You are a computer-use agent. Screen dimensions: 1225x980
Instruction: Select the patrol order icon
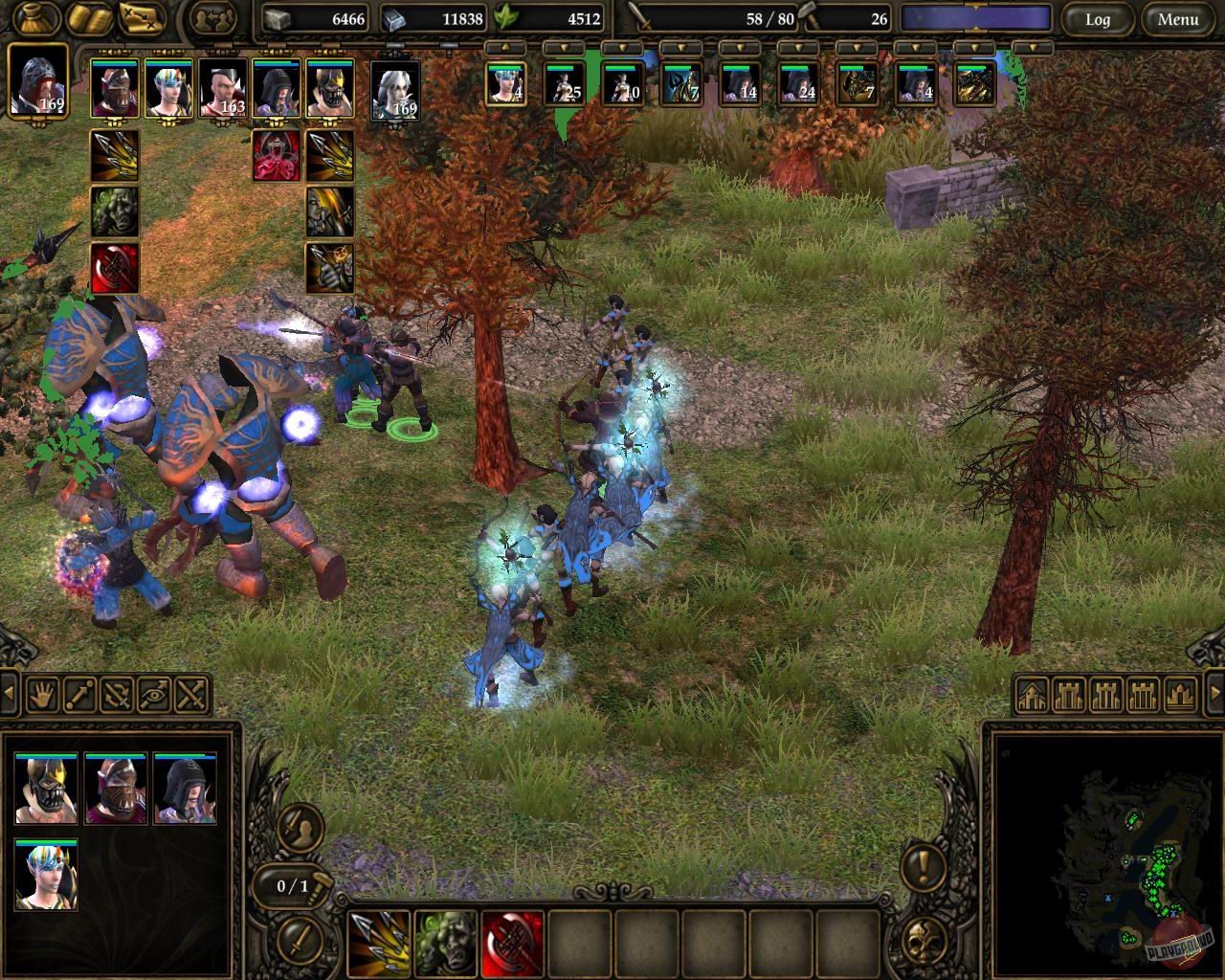tap(115, 696)
